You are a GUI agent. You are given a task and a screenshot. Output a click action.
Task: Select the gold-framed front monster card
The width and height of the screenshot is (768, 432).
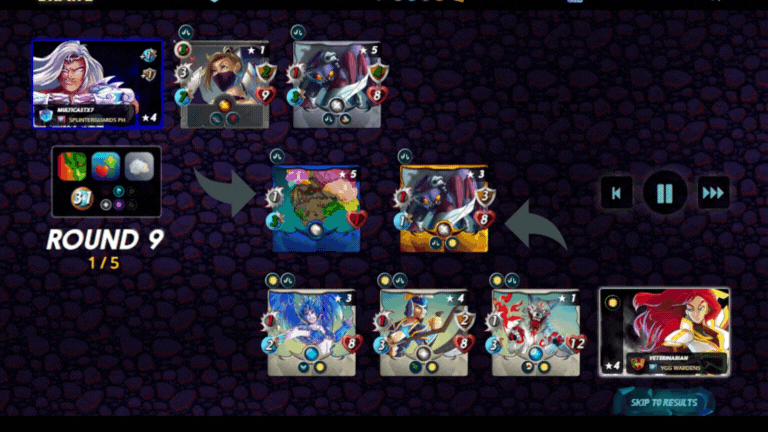tap(444, 208)
